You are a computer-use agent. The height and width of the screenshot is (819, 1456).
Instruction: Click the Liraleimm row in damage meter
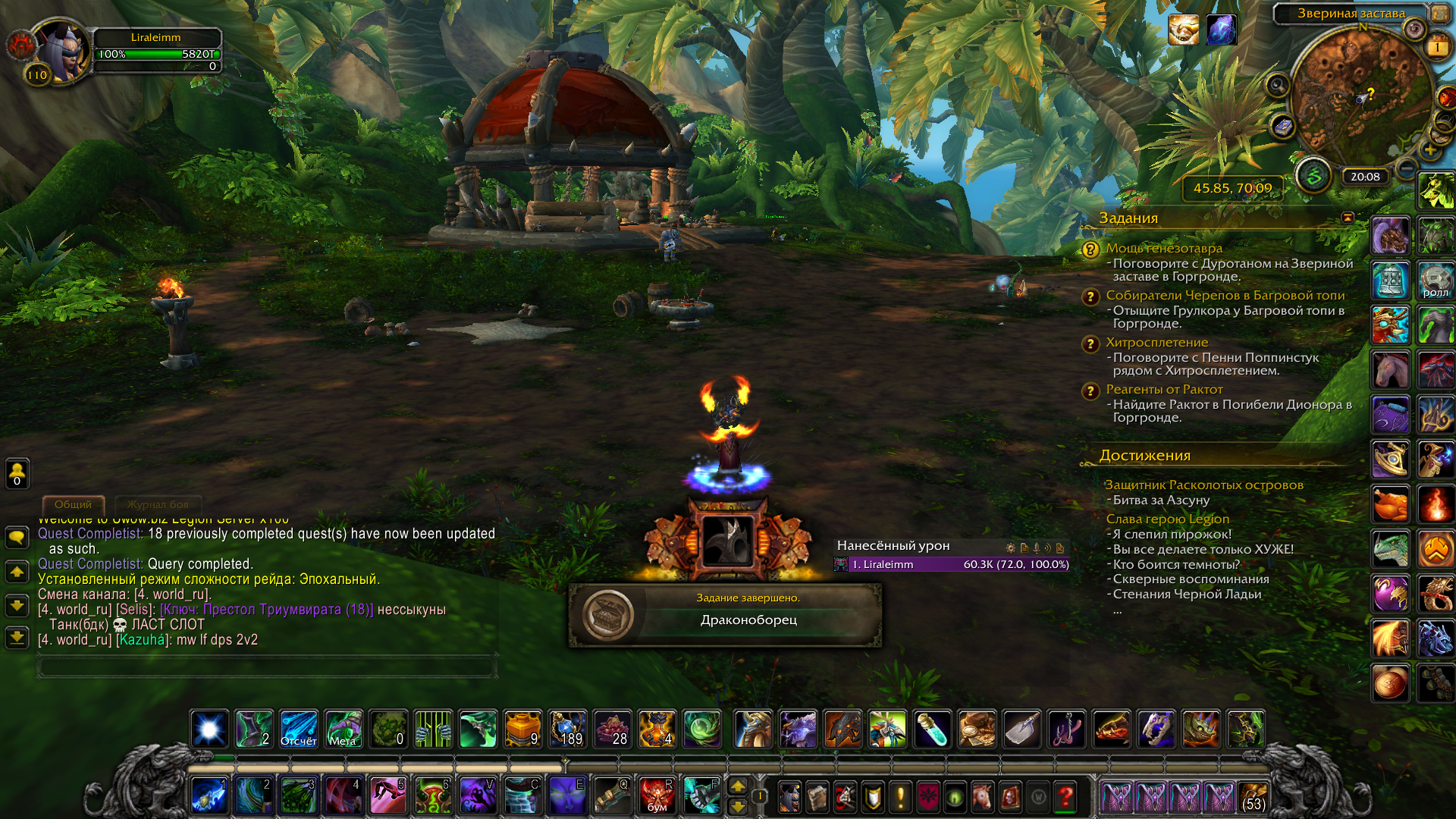tap(952, 564)
